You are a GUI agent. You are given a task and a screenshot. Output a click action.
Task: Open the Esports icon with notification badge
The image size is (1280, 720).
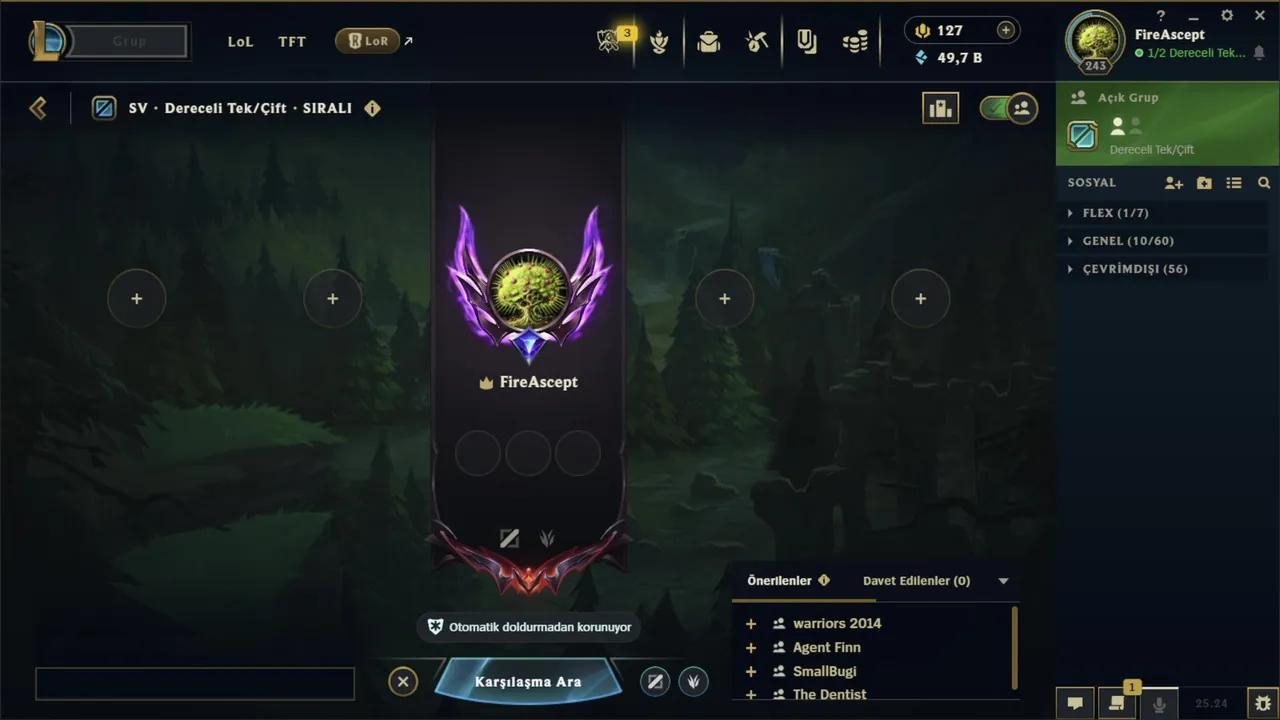pos(610,41)
